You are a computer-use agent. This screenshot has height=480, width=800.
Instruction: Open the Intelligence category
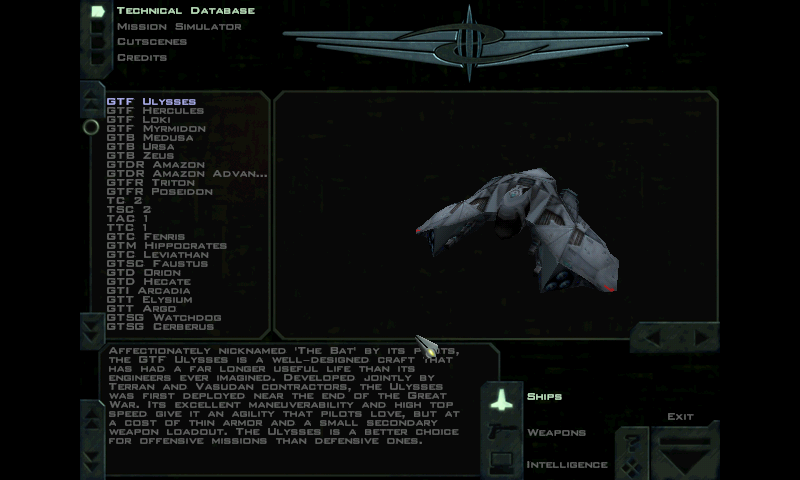tap(566, 464)
